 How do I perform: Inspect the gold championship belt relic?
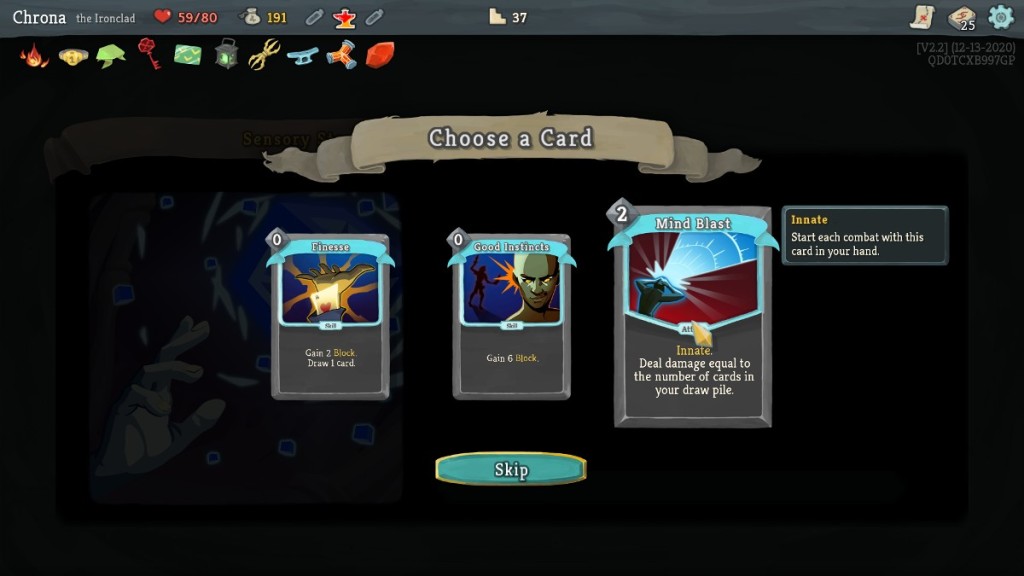(x=73, y=56)
